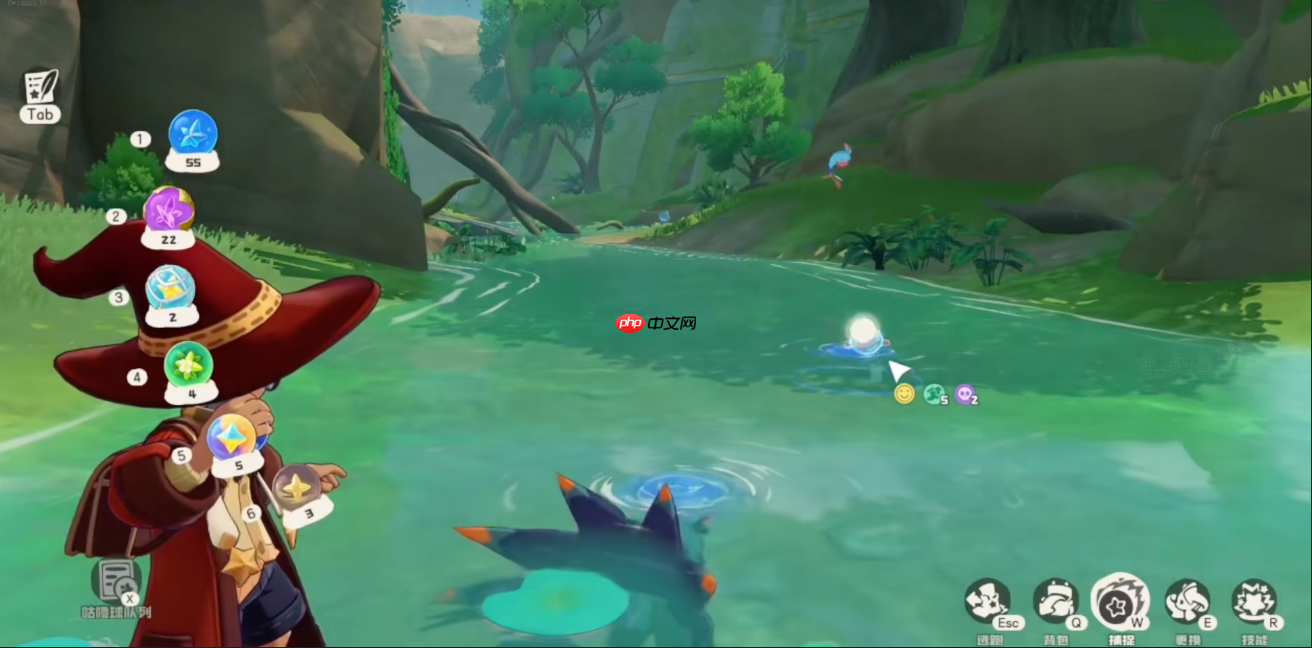The width and height of the screenshot is (1312, 648).
Task: Select the purple ball with count 22
Action: [x=168, y=211]
